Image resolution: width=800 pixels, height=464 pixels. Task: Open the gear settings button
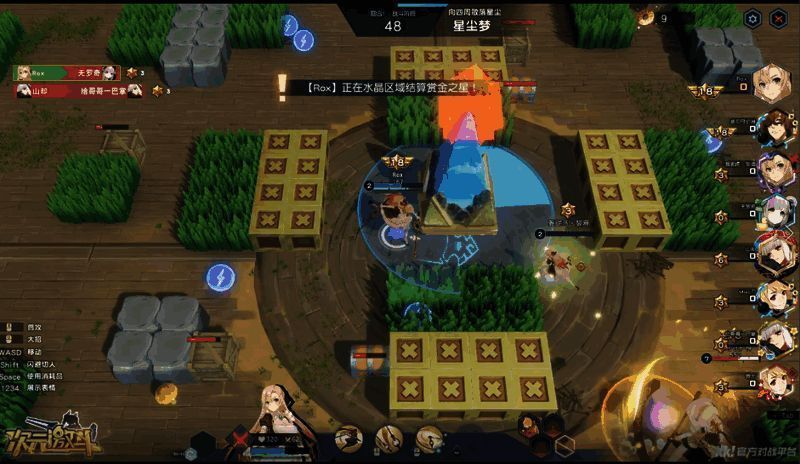tap(754, 18)
